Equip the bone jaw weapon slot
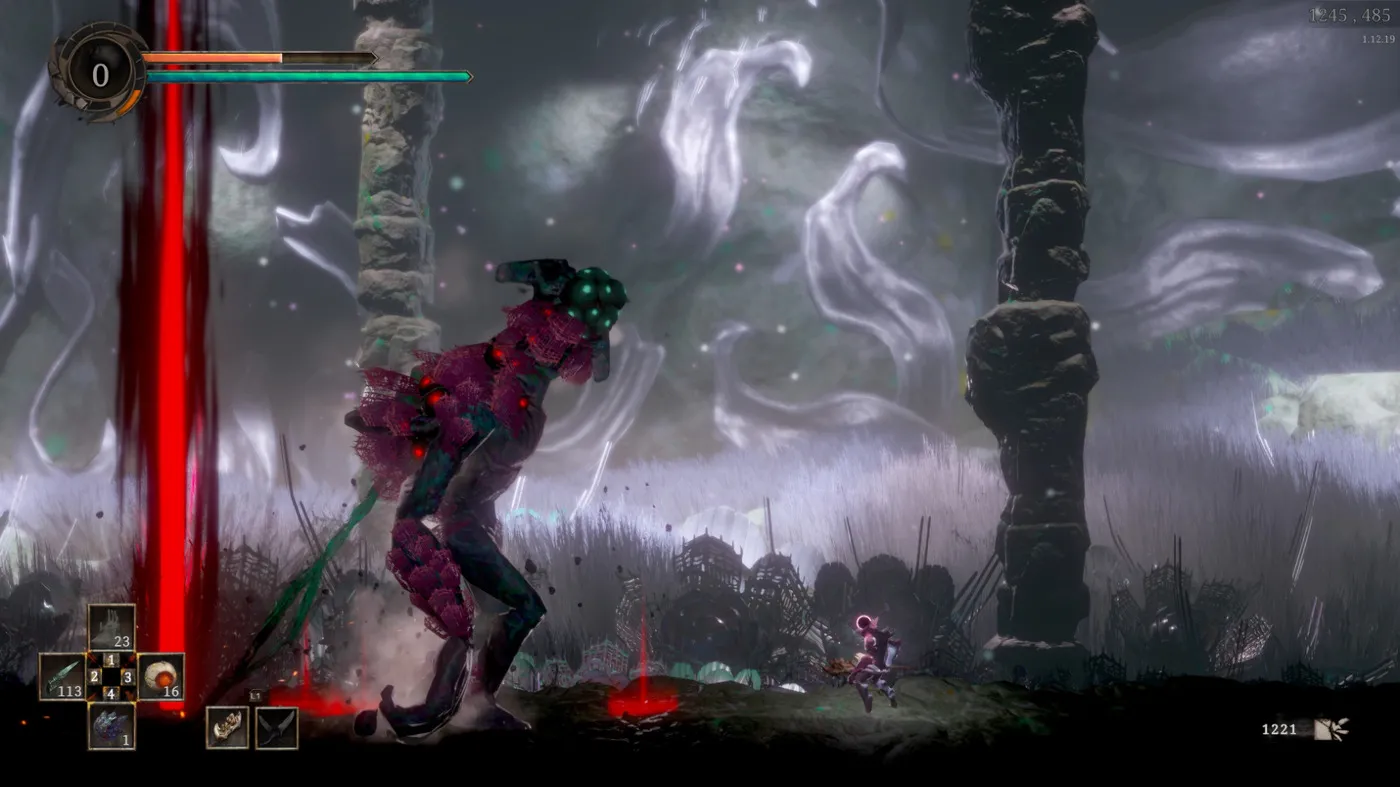Screen dimensions: 1400x787 (227, 727)
